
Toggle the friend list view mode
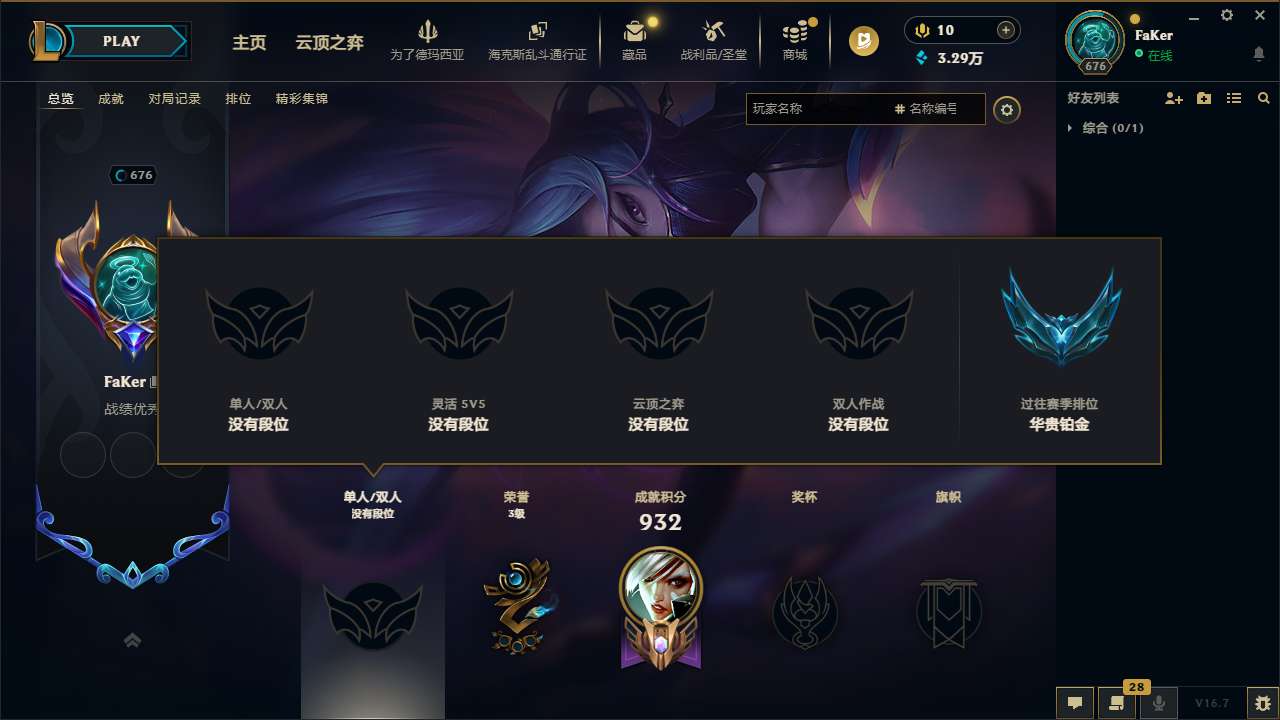pyautogui.click(x=1233, y=98)
